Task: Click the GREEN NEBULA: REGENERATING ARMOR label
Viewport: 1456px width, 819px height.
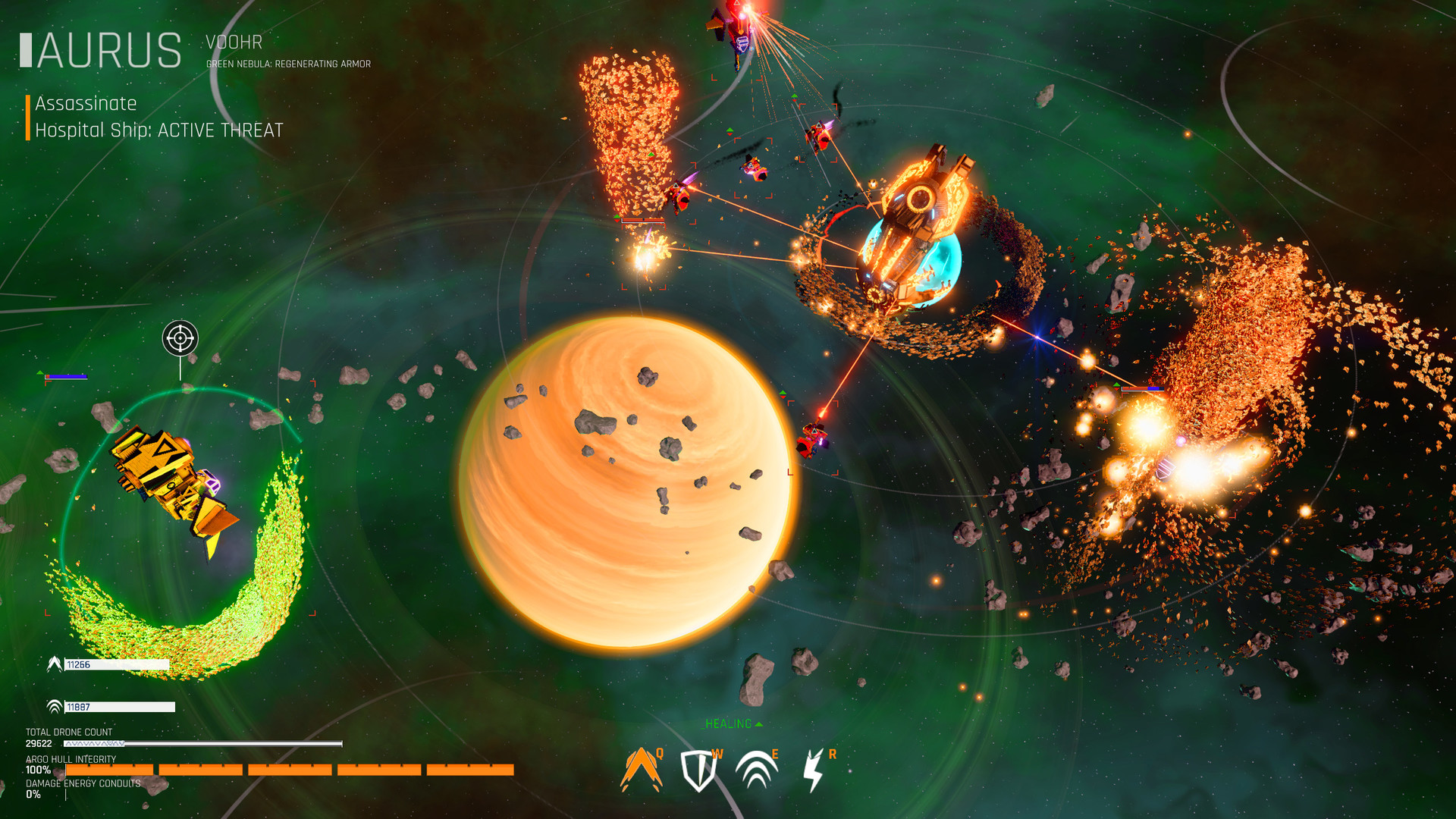Action: pos(287,65)
